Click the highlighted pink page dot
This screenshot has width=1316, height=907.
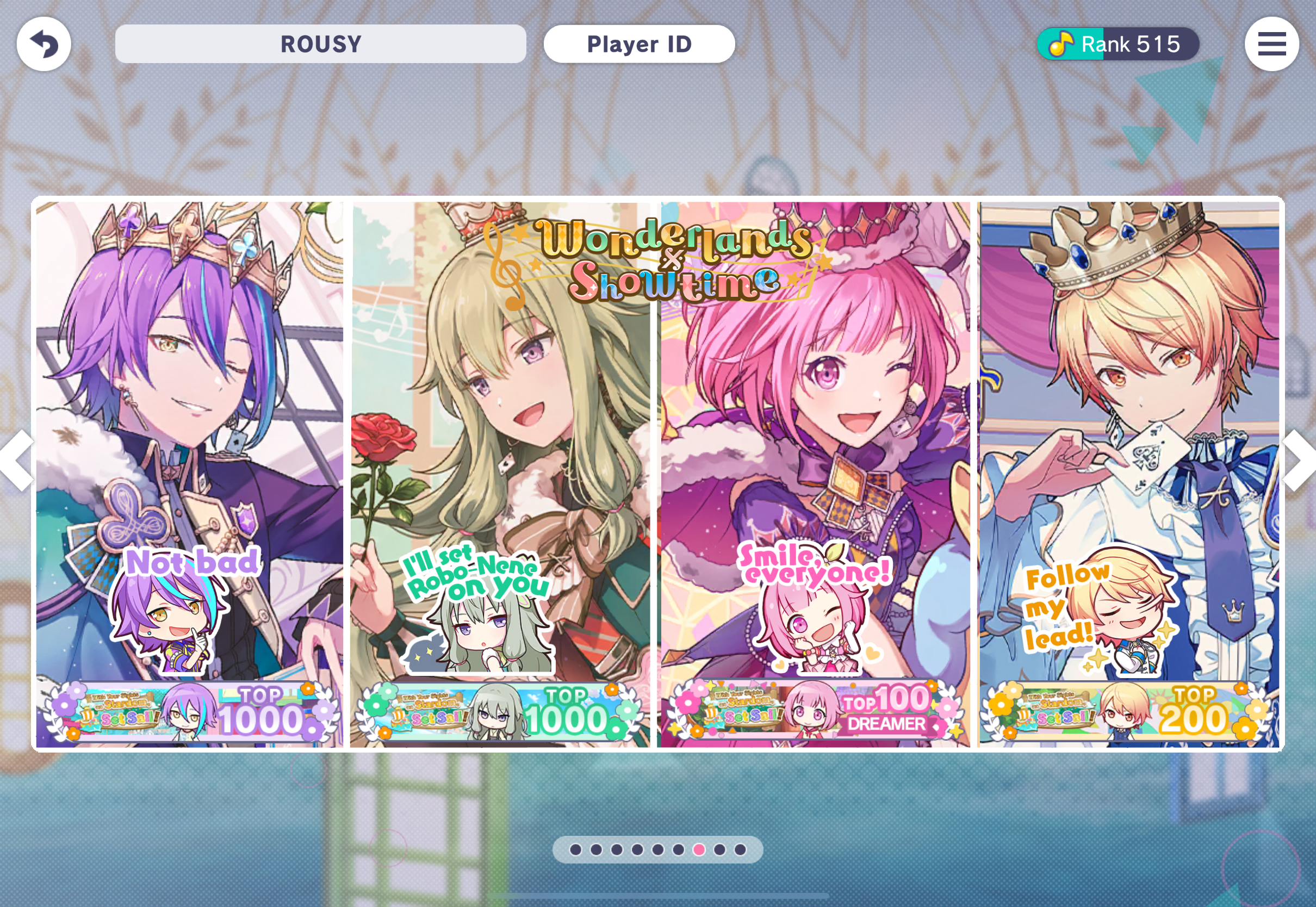click(x=699, y=849)
